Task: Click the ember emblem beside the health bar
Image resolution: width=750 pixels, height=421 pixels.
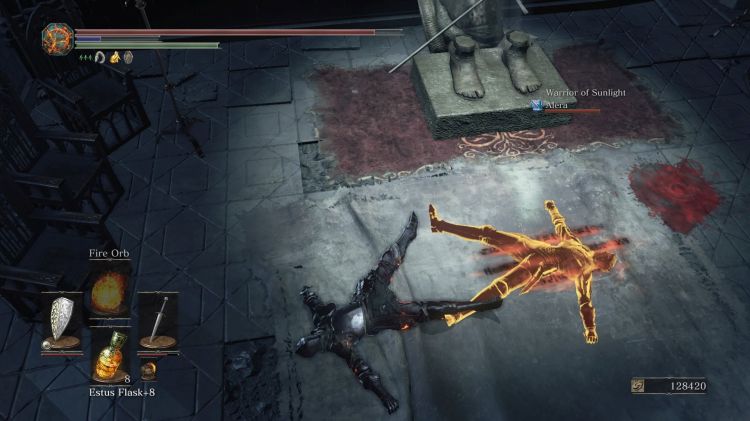Action: pos(55,38)
